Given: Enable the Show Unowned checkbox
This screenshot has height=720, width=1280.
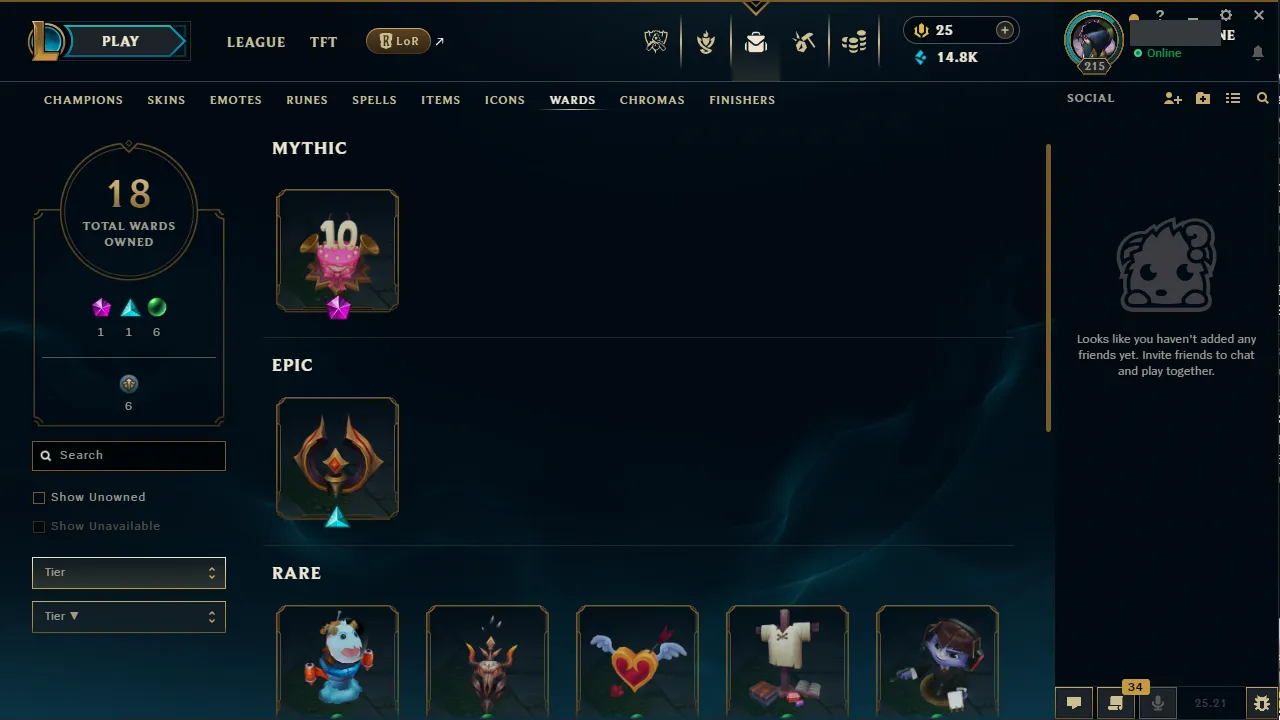Looking at the screenshot, I should (x=39, y=497).
